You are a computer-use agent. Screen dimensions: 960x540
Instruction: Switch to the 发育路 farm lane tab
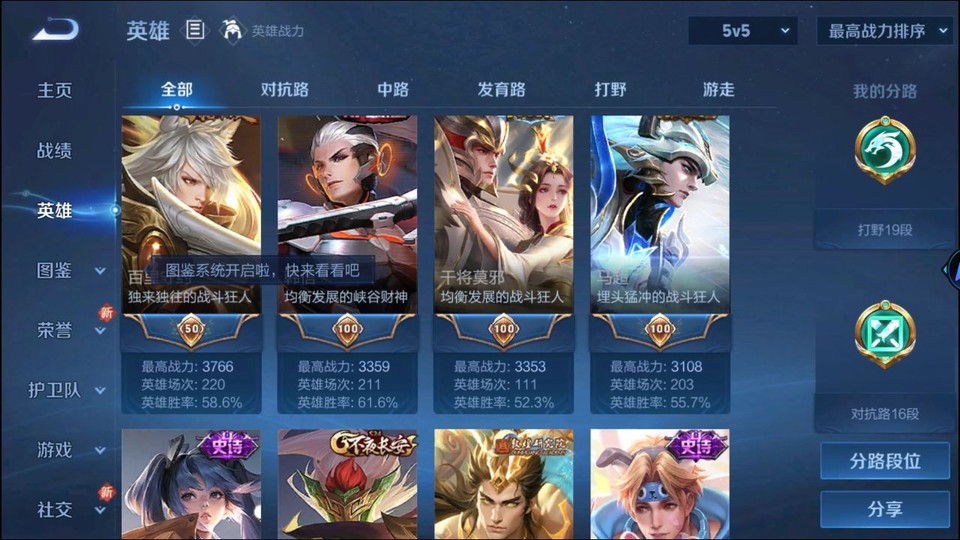point(502,90)
